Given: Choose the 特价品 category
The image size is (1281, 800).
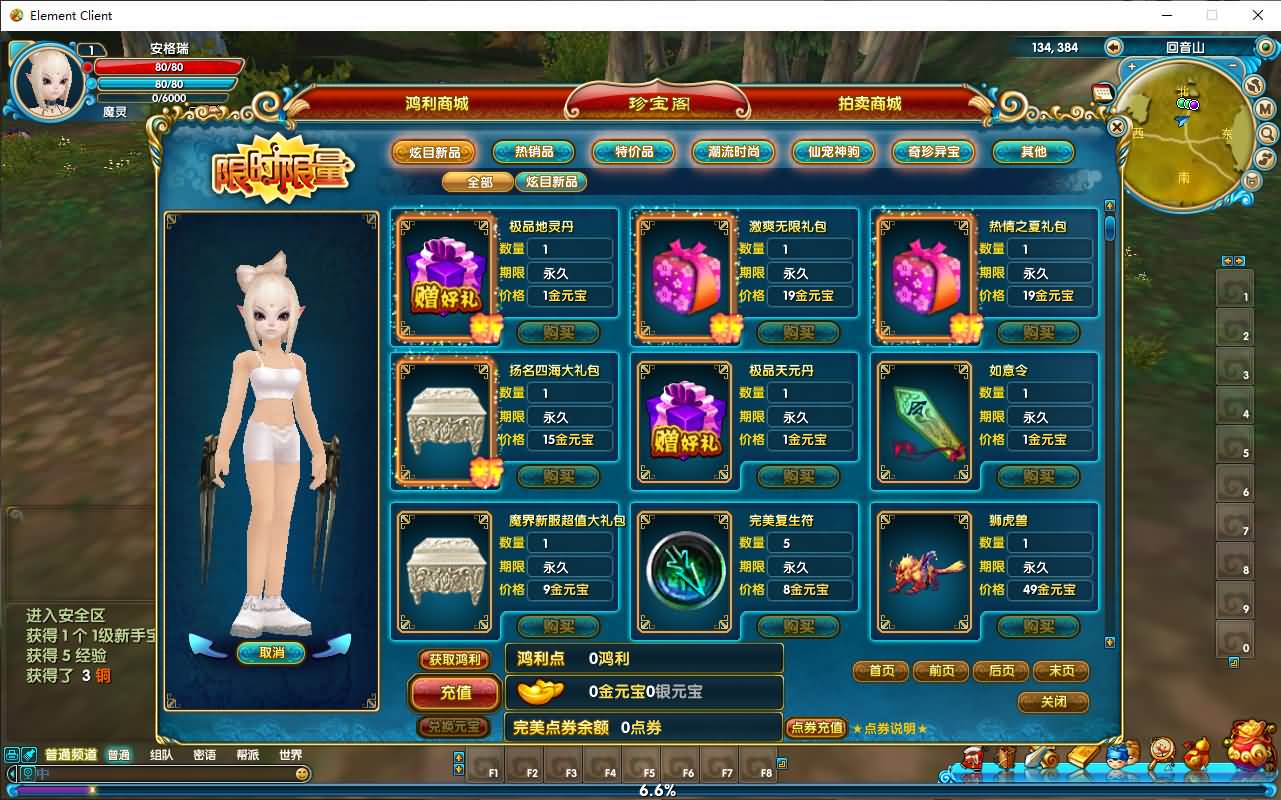Looking at the screenshot, I should point(634,152).
